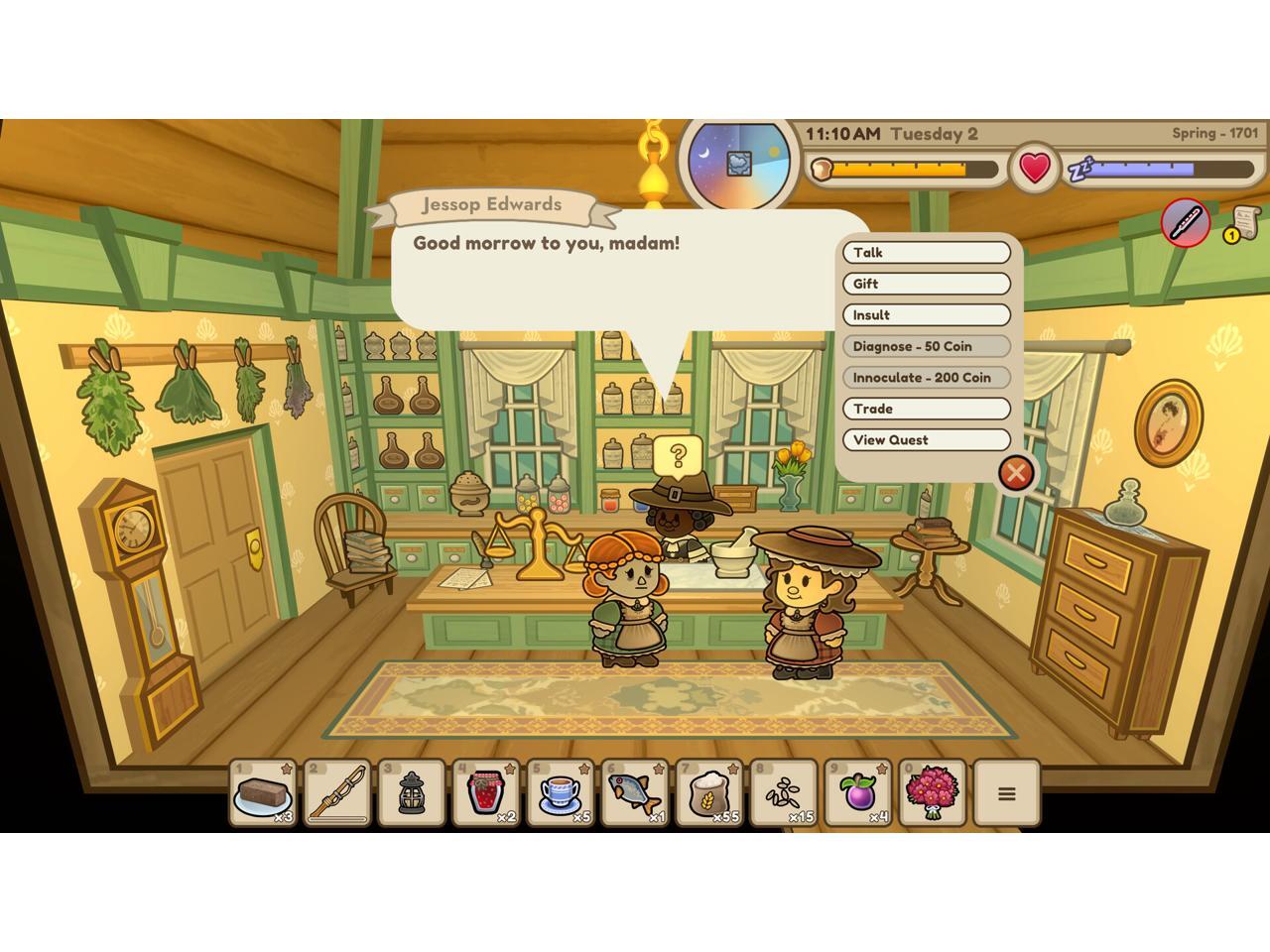Close the dialogue menu with red X
Viewport: 1270px width, 952px height.
click(1015, 473)
